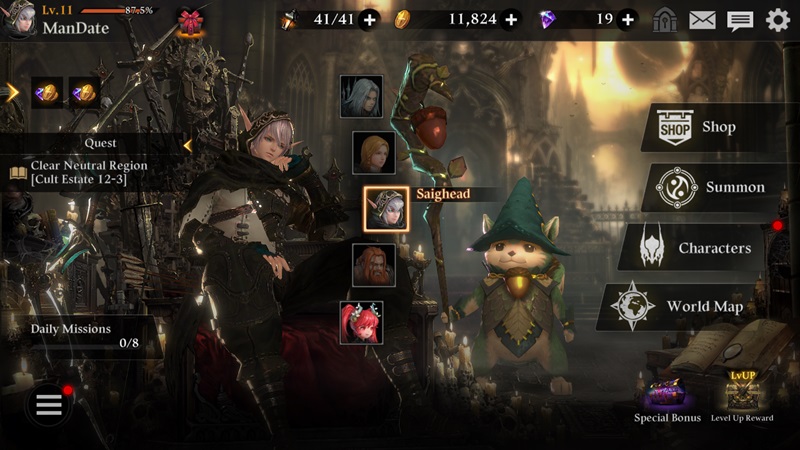Refill stamina using the 41/41 plus button
Viewport: 800px width, 450px height.
click(x=369, y=19)
